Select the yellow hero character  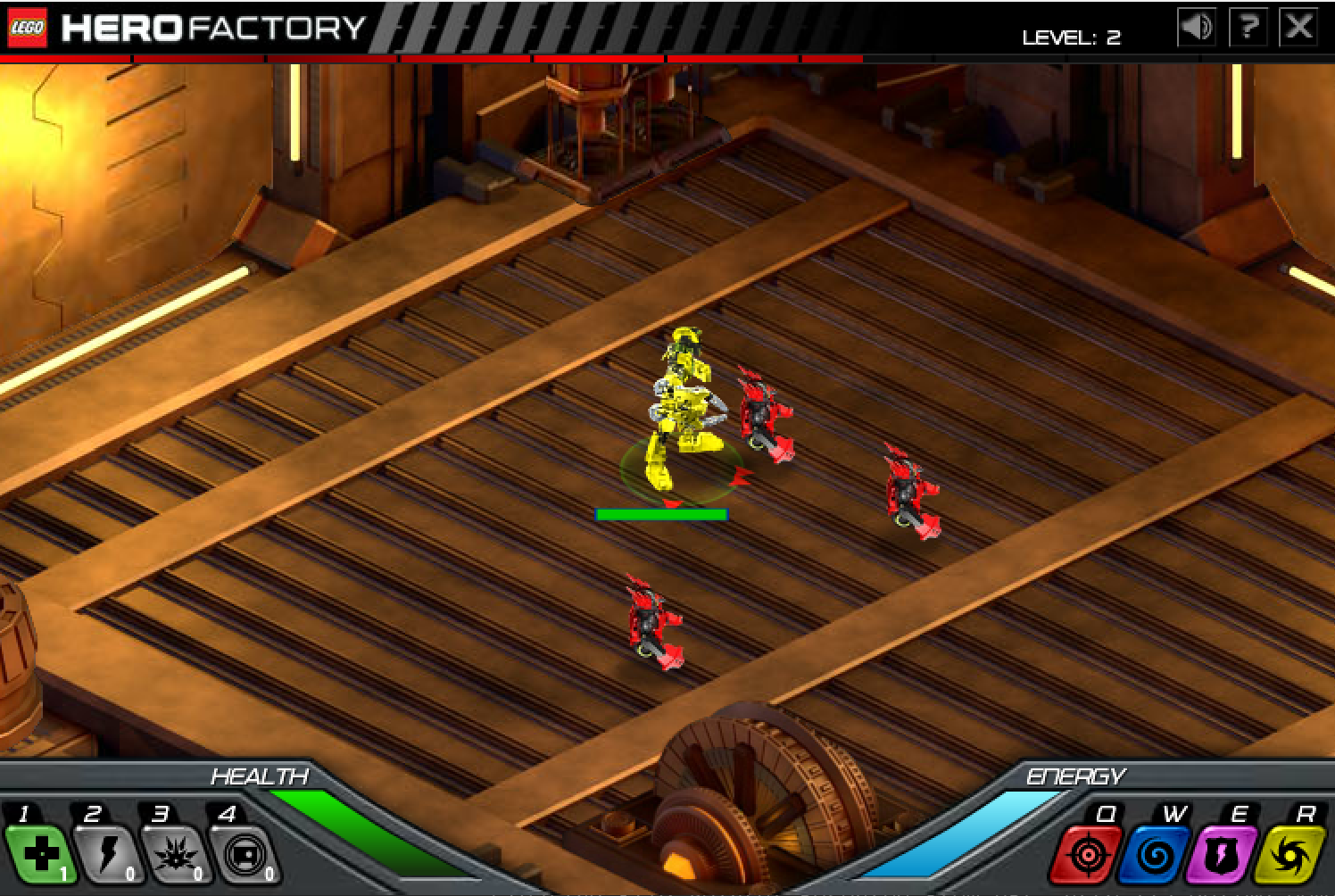coord(683,402)
